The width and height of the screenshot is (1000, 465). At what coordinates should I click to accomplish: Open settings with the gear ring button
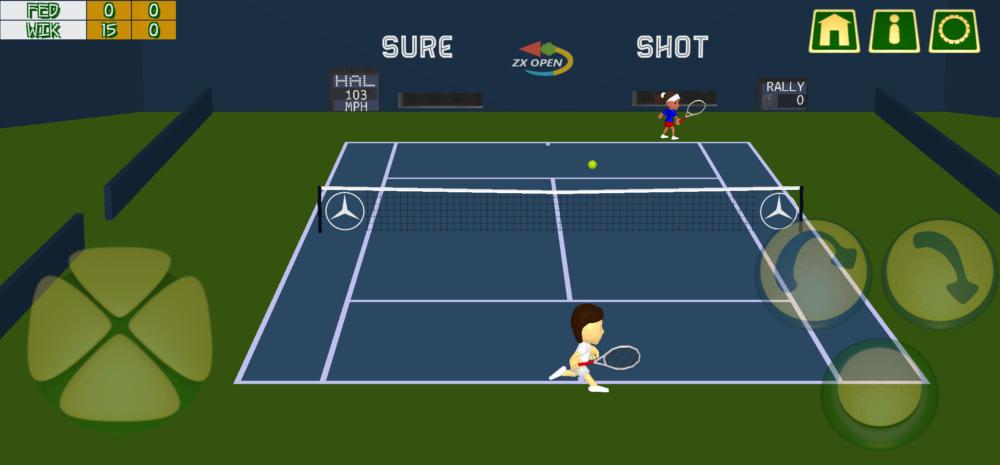[953, 30]
